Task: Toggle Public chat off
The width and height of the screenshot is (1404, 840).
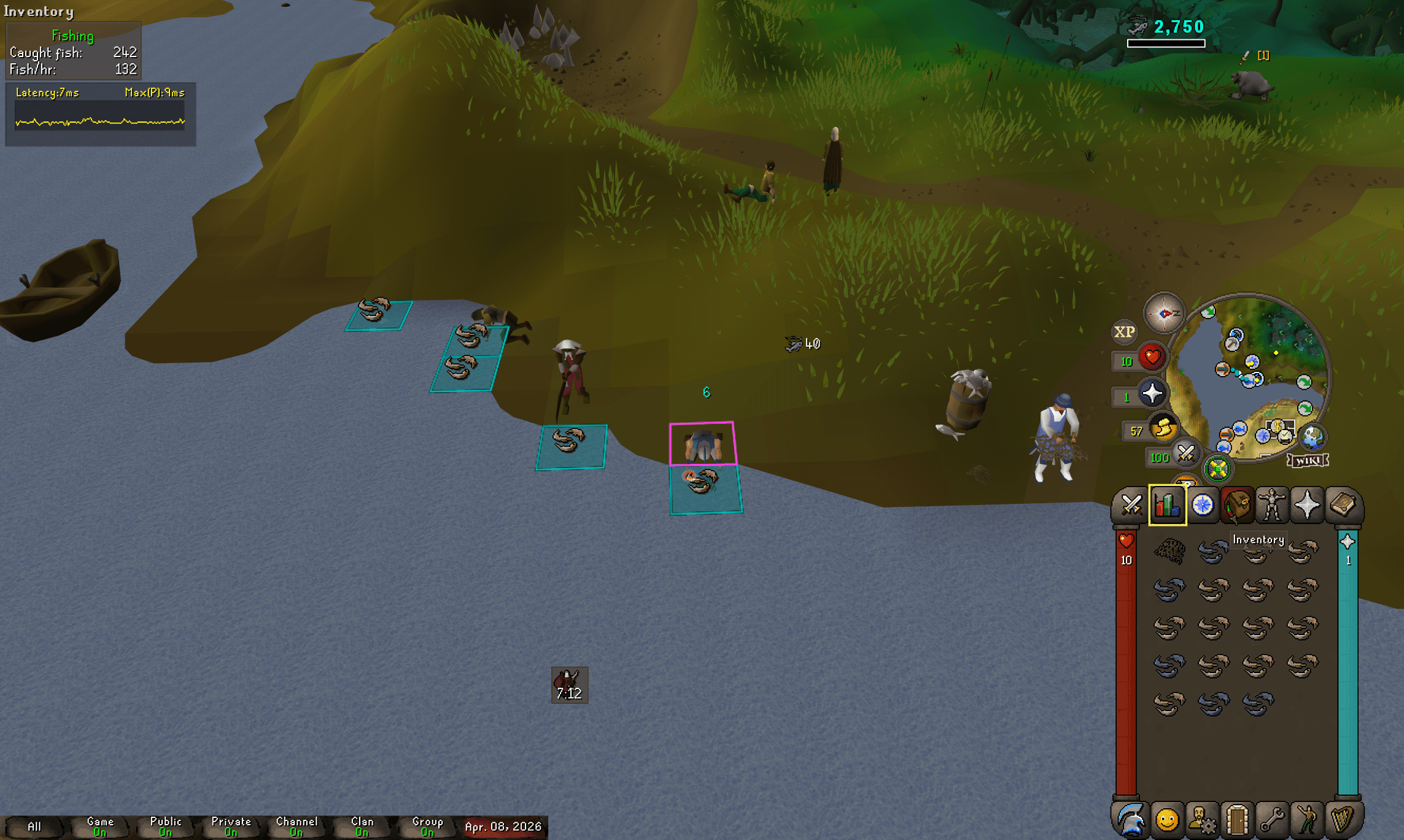Action: pos(166,825)
